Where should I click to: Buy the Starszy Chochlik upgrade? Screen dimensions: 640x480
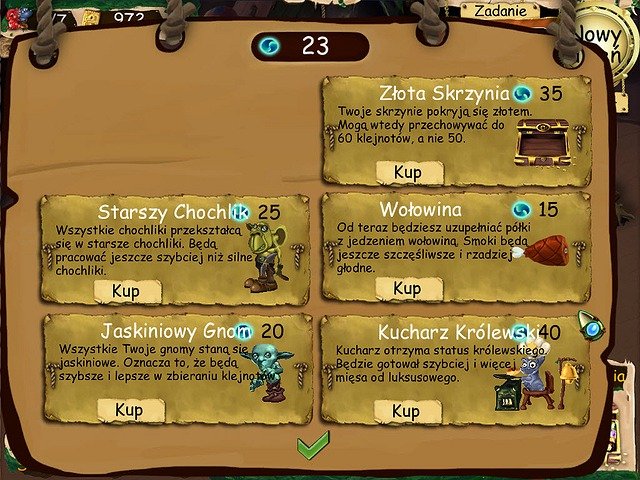coord(127,291)
